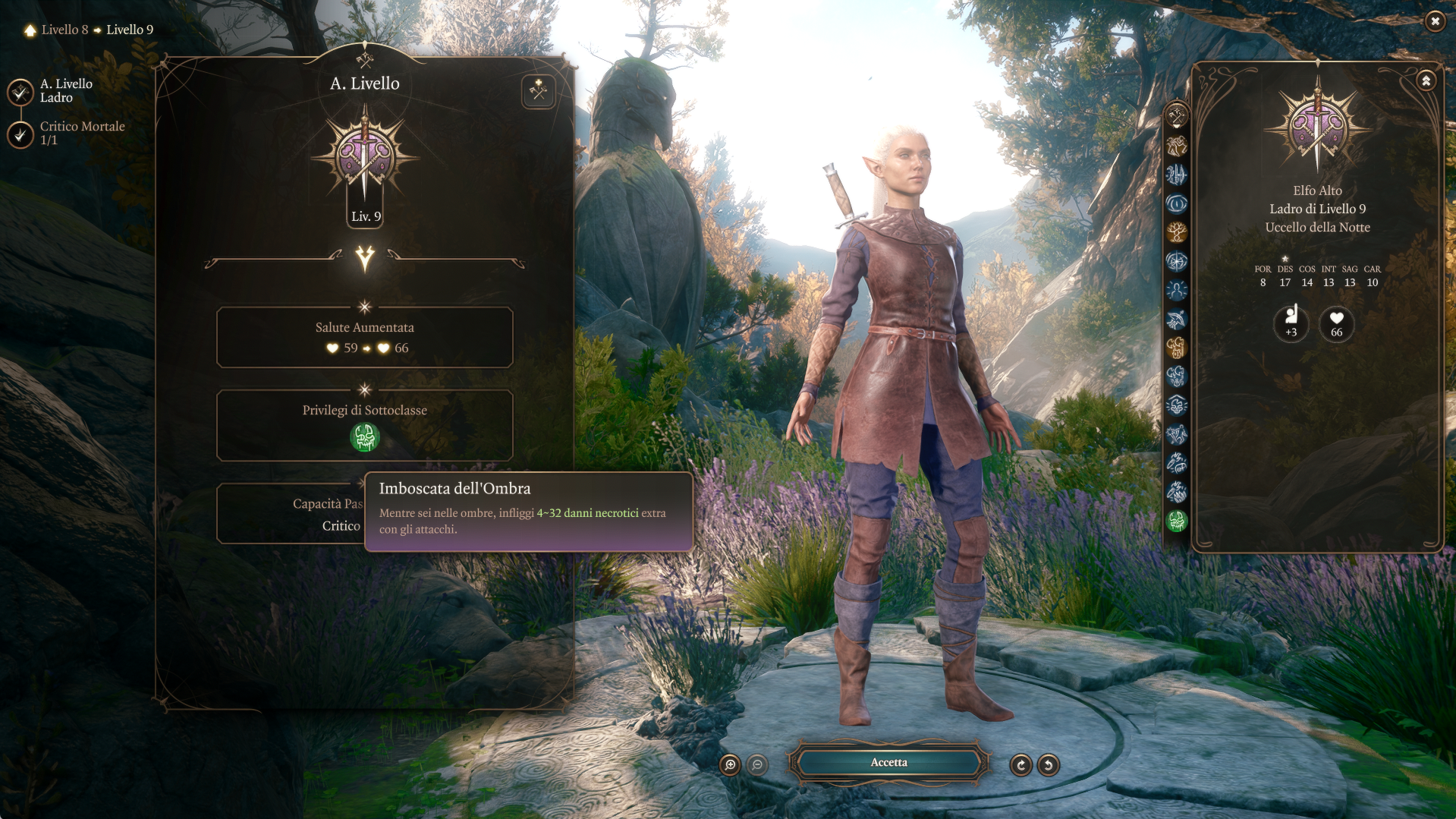The height and width of the screenshot is (819, 1456).
Task: Accept the level up with Accetta
Action: point(888,763)
